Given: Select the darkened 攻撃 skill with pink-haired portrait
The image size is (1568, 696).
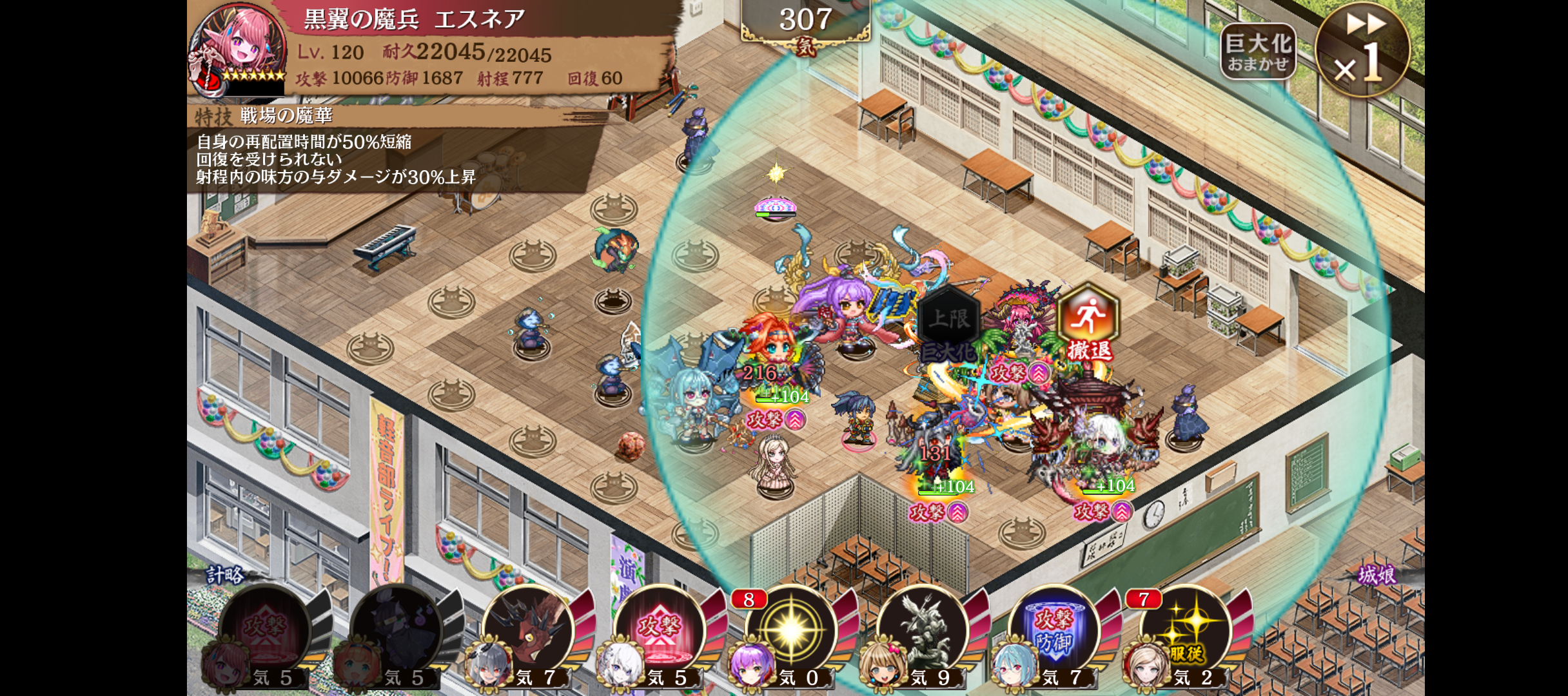Looking at the screenshot, I should pos(266,632).
